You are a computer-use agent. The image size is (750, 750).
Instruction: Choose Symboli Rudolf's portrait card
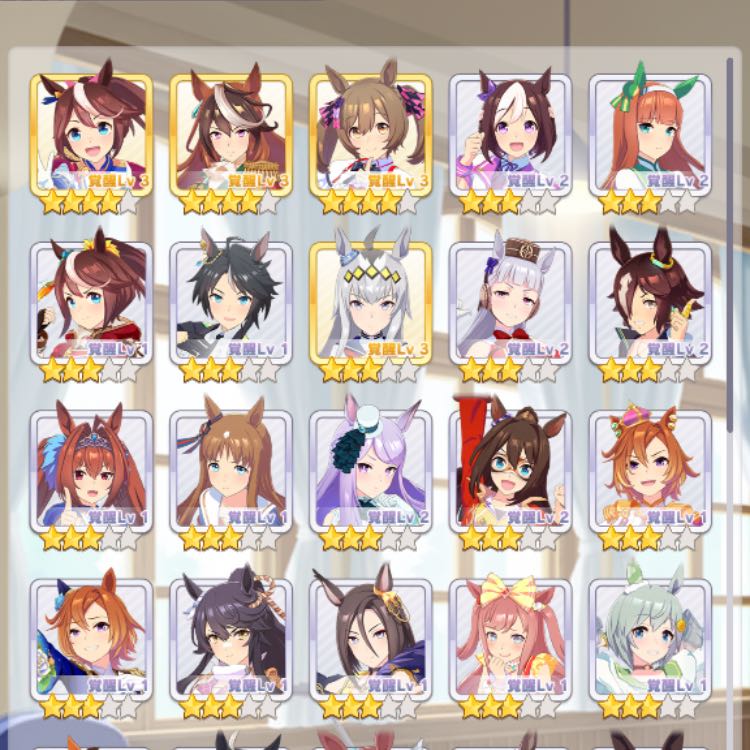231,133
